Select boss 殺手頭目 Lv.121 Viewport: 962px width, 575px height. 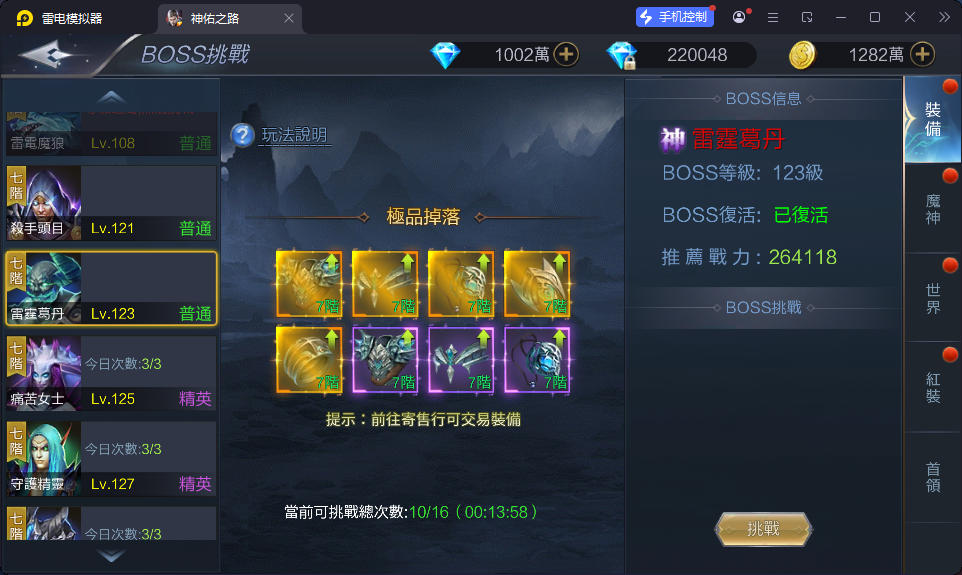[111, 203]
